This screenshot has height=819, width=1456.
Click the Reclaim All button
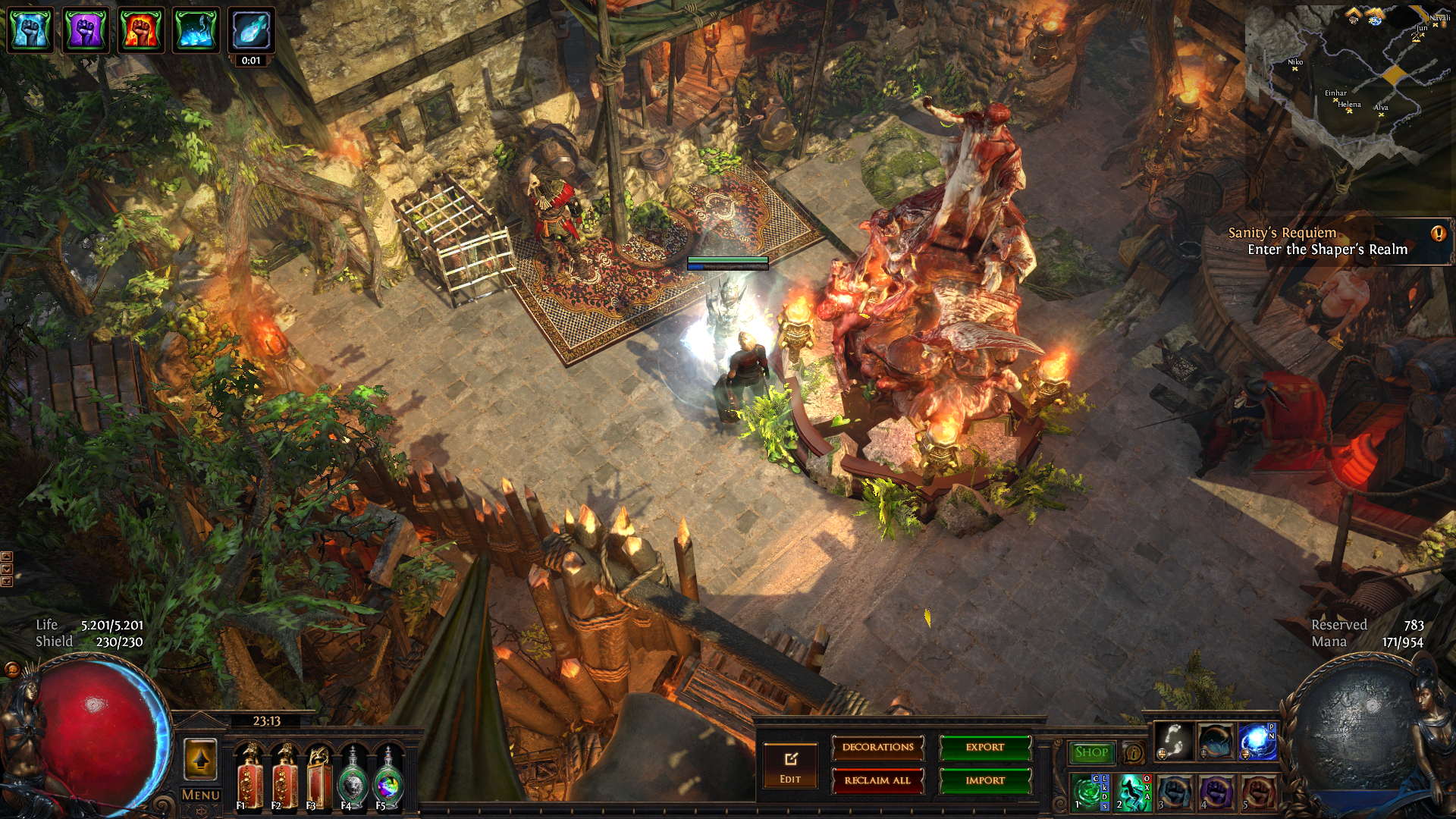click(x=877, y=780)
